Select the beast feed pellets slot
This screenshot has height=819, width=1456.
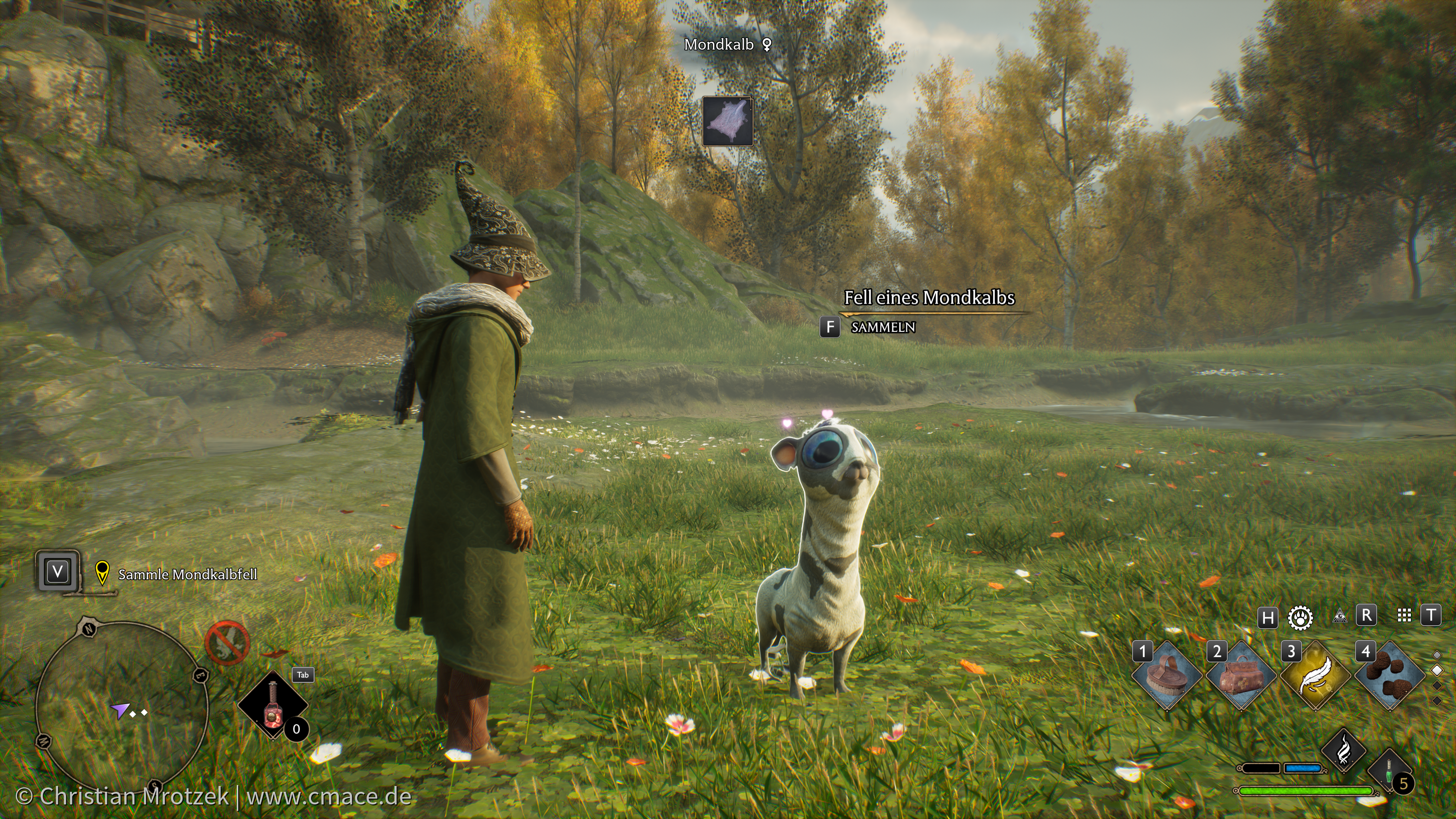pos(1390,675)
